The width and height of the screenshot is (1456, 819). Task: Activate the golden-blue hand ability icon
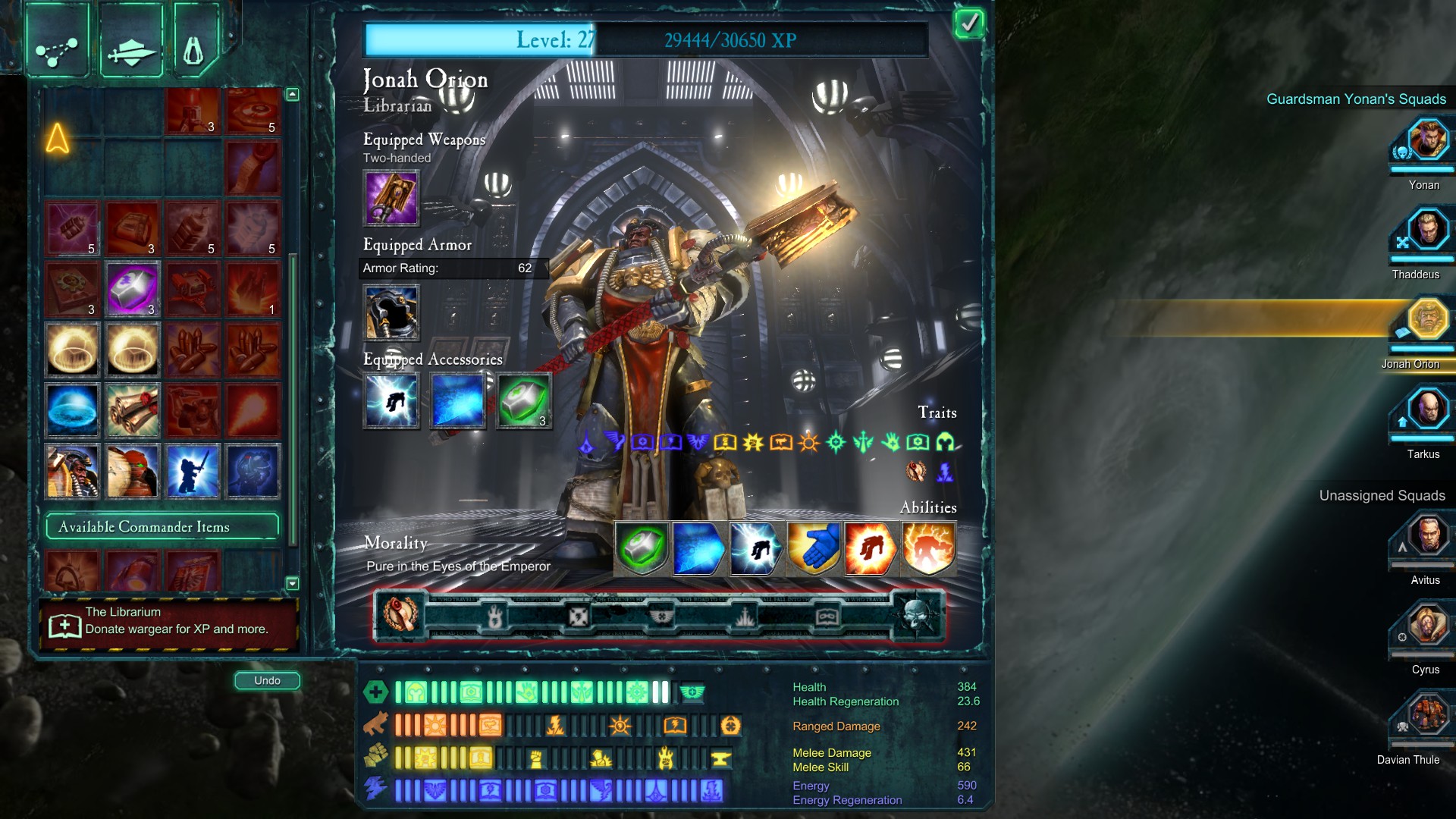coord(813,548)
